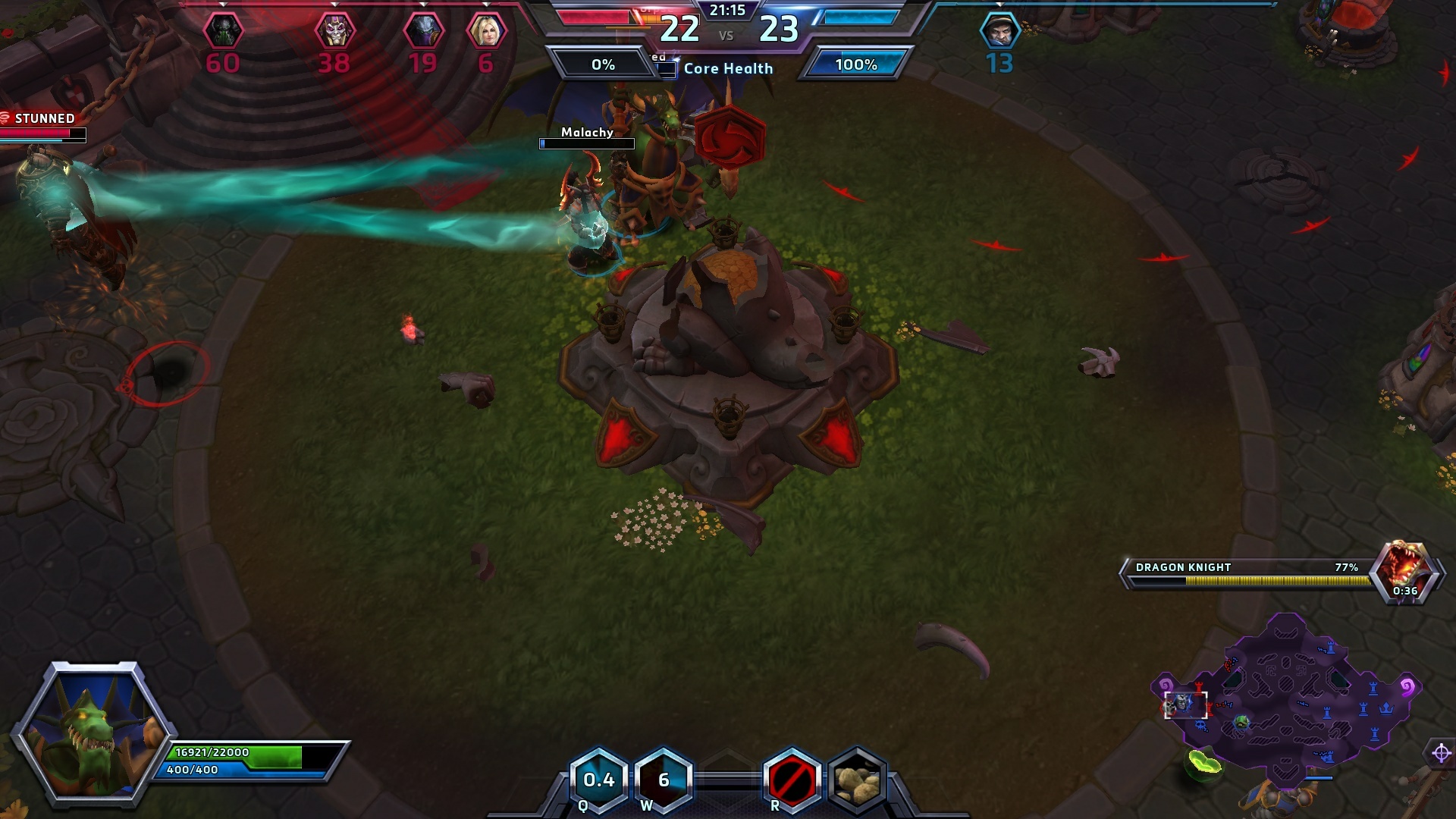Select enemy portrait with 38 second timer
The height and width of the screenshot is (819, 1456).
[x=334, y=32]
